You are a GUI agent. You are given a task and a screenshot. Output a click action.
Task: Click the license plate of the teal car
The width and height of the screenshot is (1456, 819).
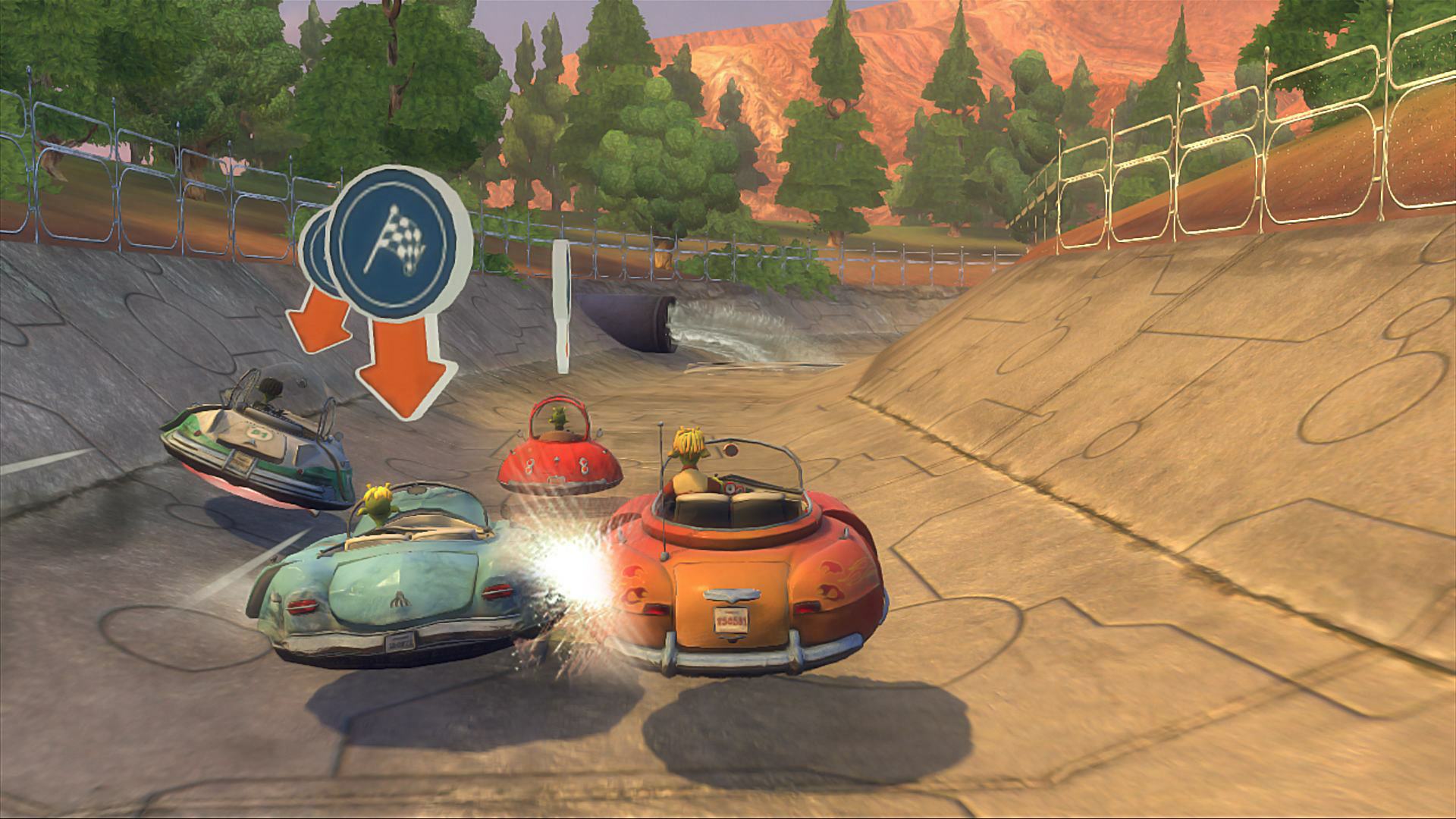pos(400,642)
